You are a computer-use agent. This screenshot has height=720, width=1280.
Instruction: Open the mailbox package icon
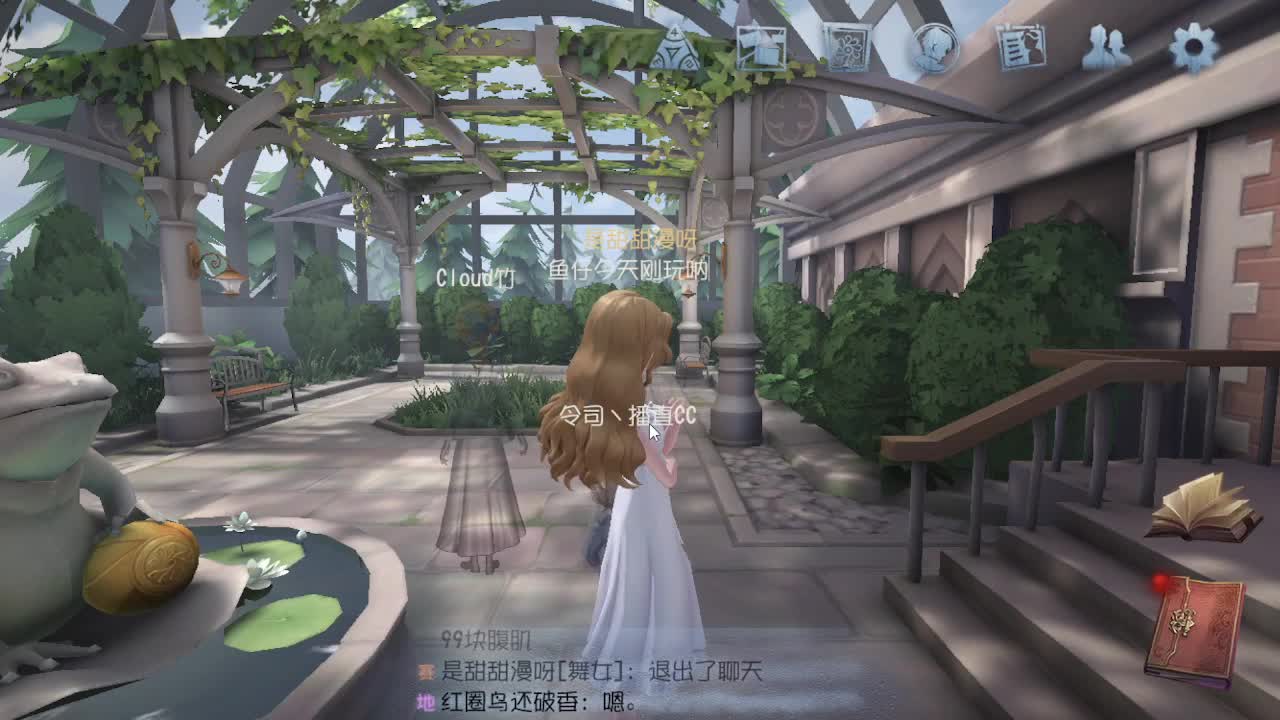[762, 44]
